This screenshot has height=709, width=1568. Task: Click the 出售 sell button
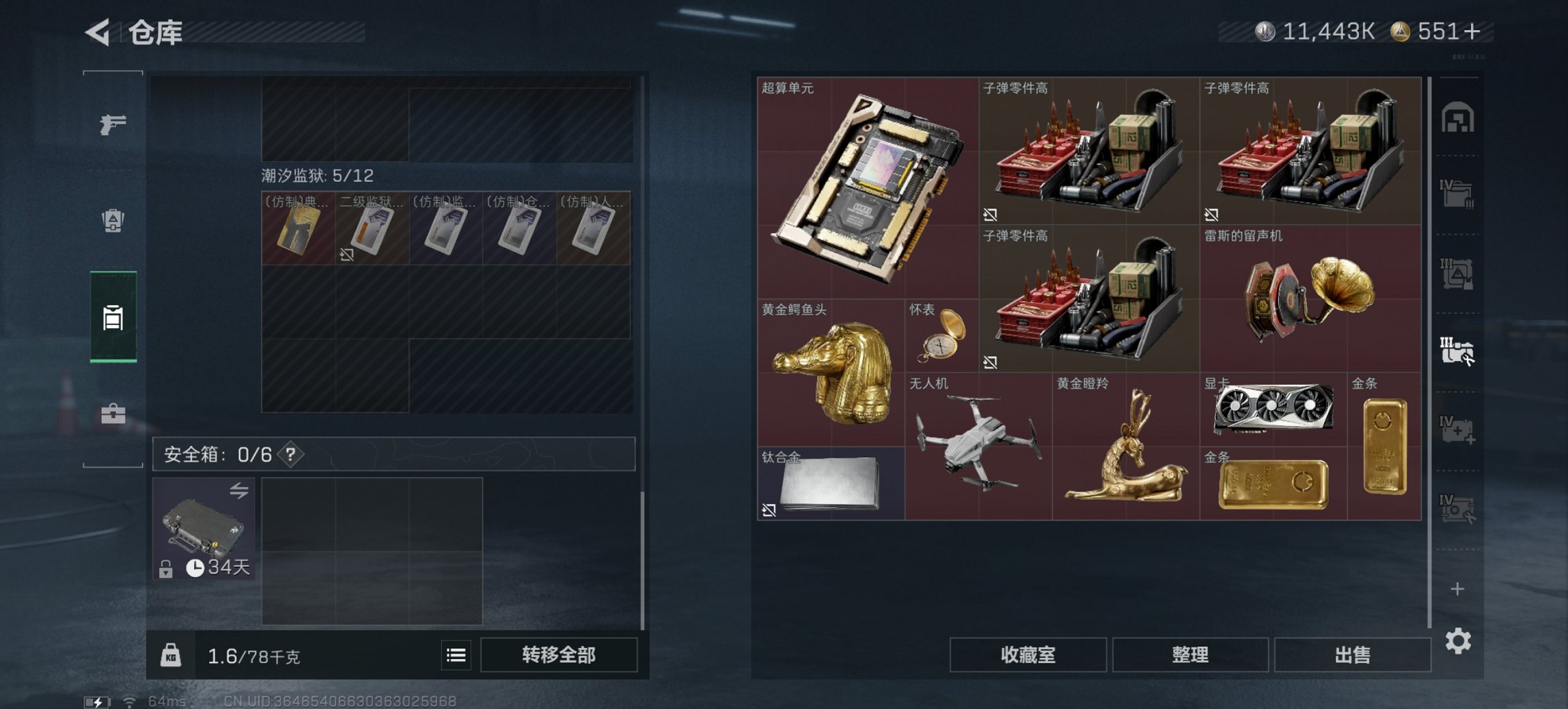pyautogui.click(x=1351, y=655)
